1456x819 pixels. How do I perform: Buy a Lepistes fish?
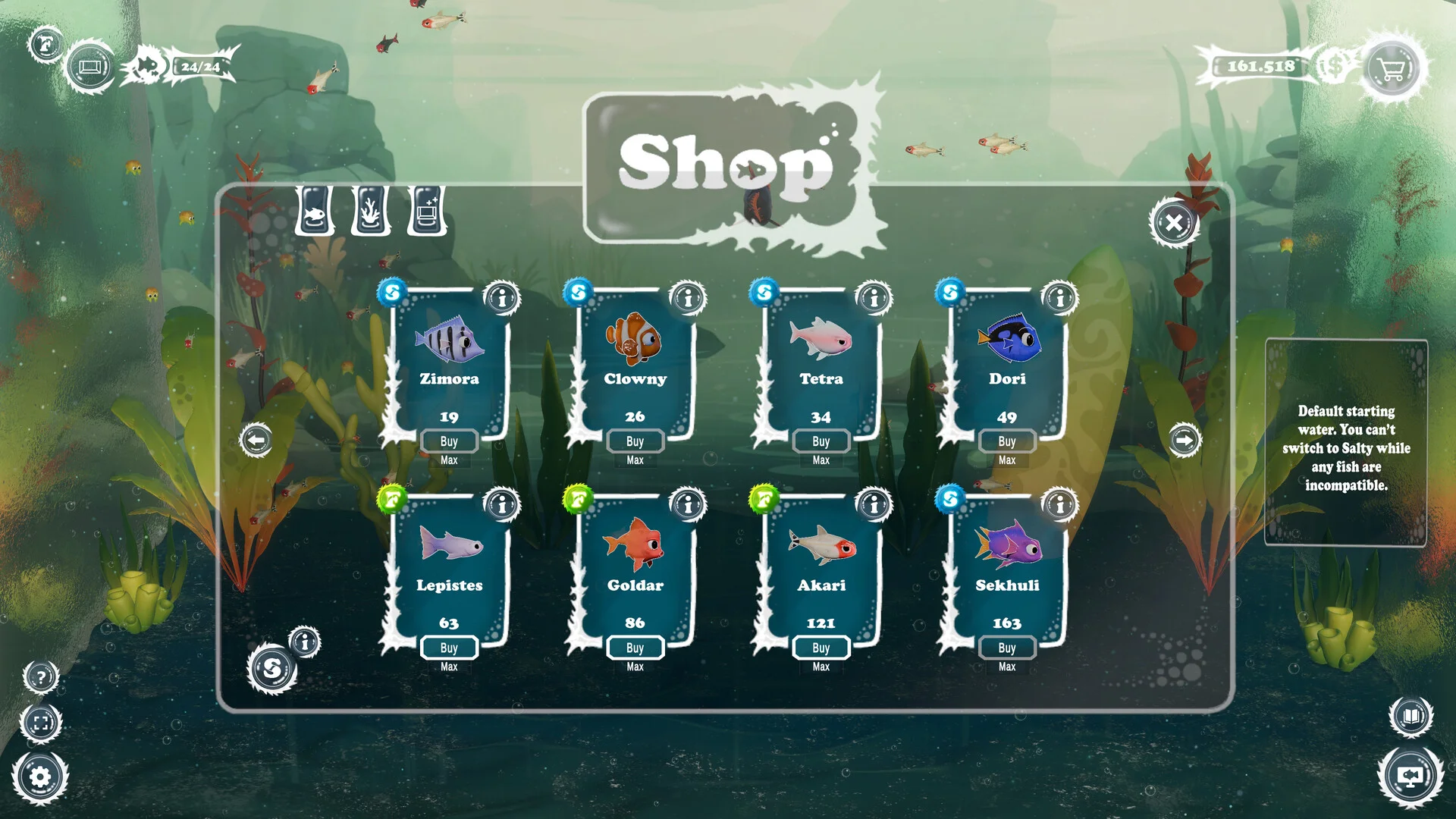(448, 648)
